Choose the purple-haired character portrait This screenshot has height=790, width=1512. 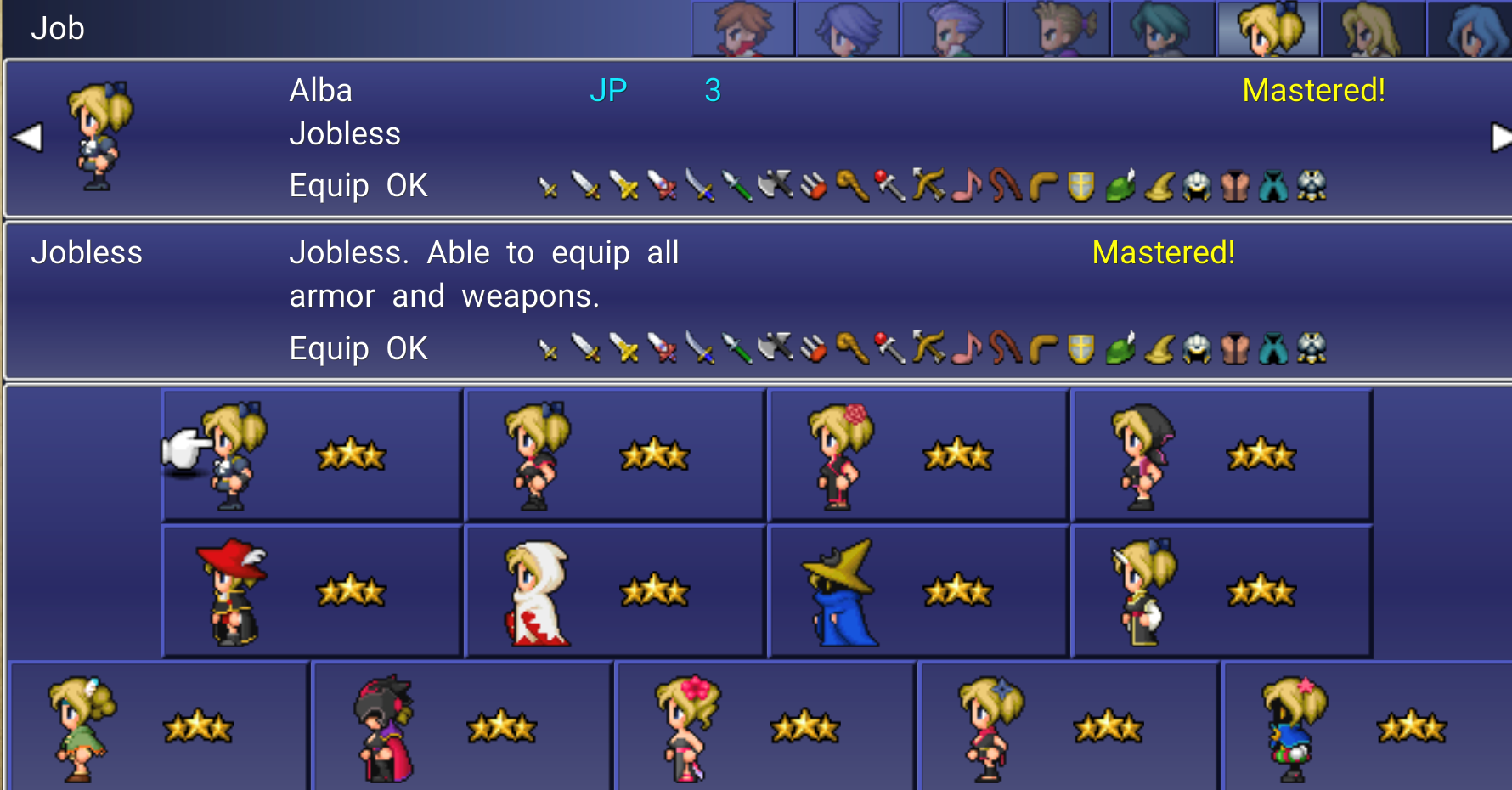[x=848, y=29]
